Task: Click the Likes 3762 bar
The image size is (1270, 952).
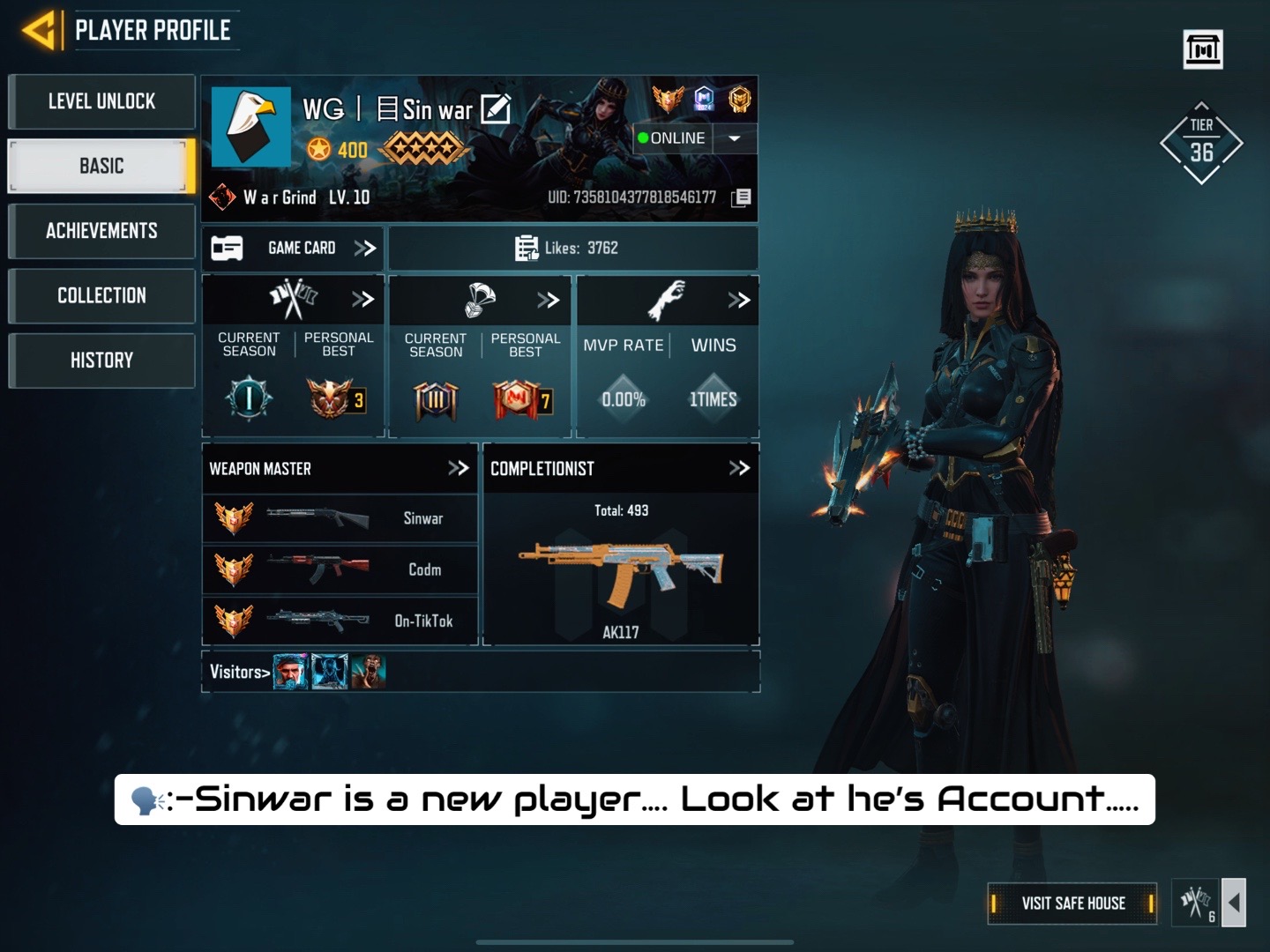Action: click(572, 249)
